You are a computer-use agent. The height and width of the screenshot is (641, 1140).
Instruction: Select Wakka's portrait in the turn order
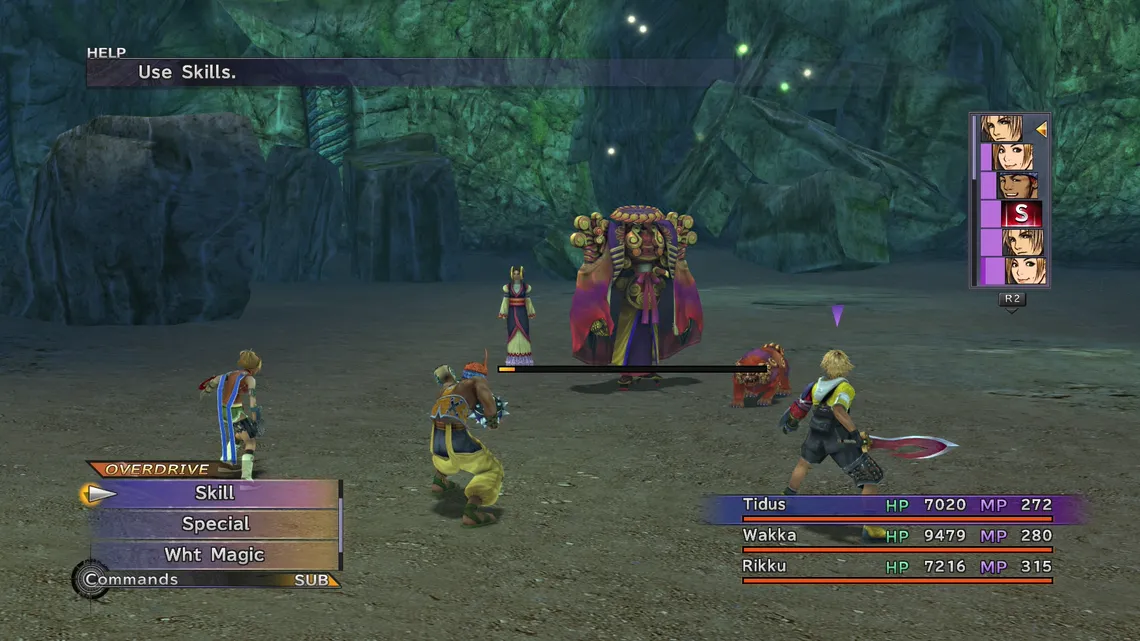(x=1017, y=186)
